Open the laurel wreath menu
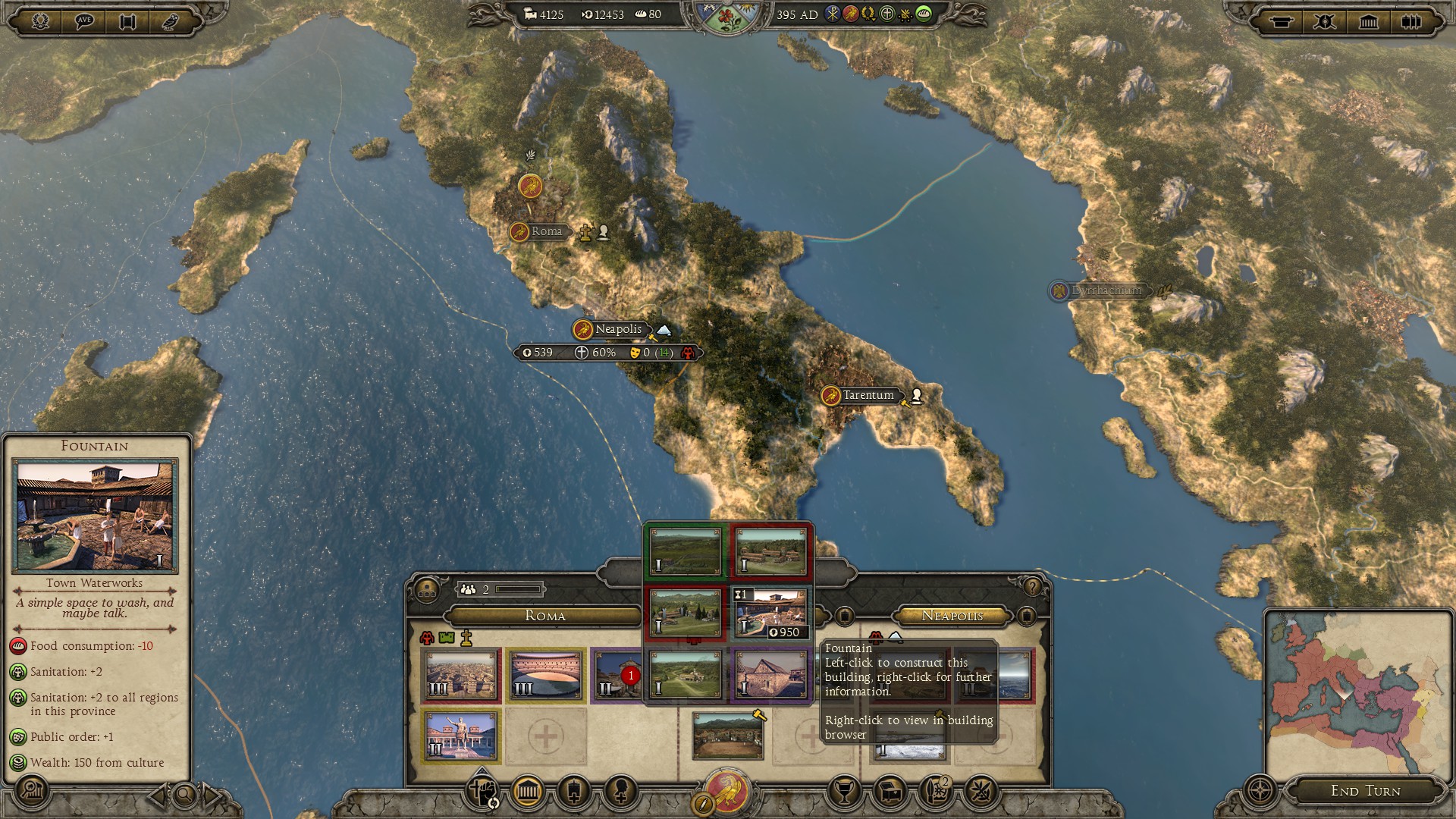 (41, 20)
